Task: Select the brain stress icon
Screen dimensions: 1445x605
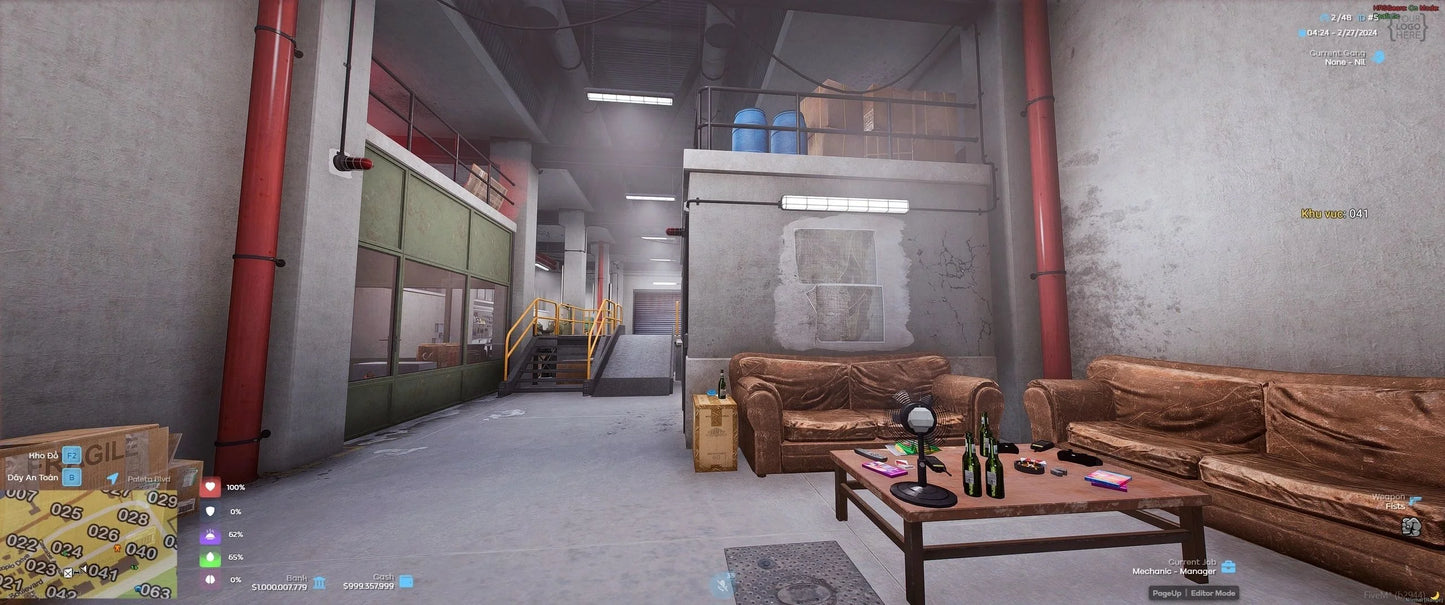Action: coord(210,580)
